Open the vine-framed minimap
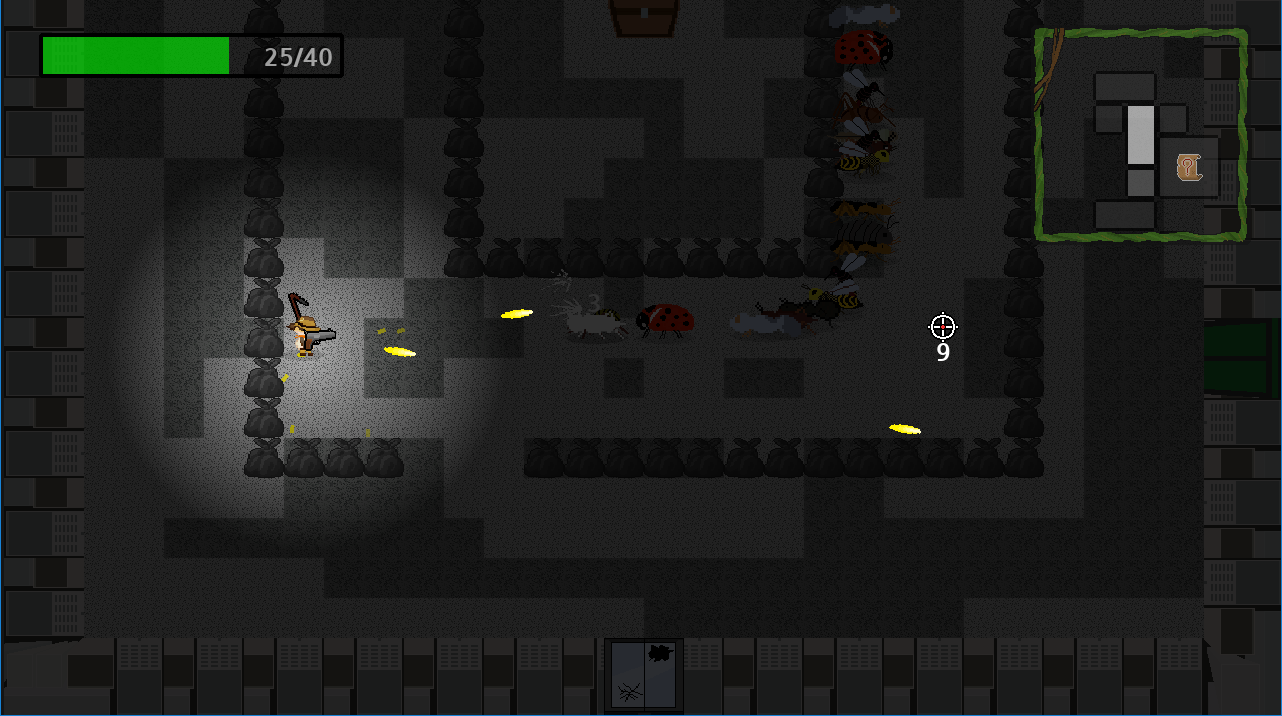This screenshot has width=1282, height=716. (x=1141, y=135)
